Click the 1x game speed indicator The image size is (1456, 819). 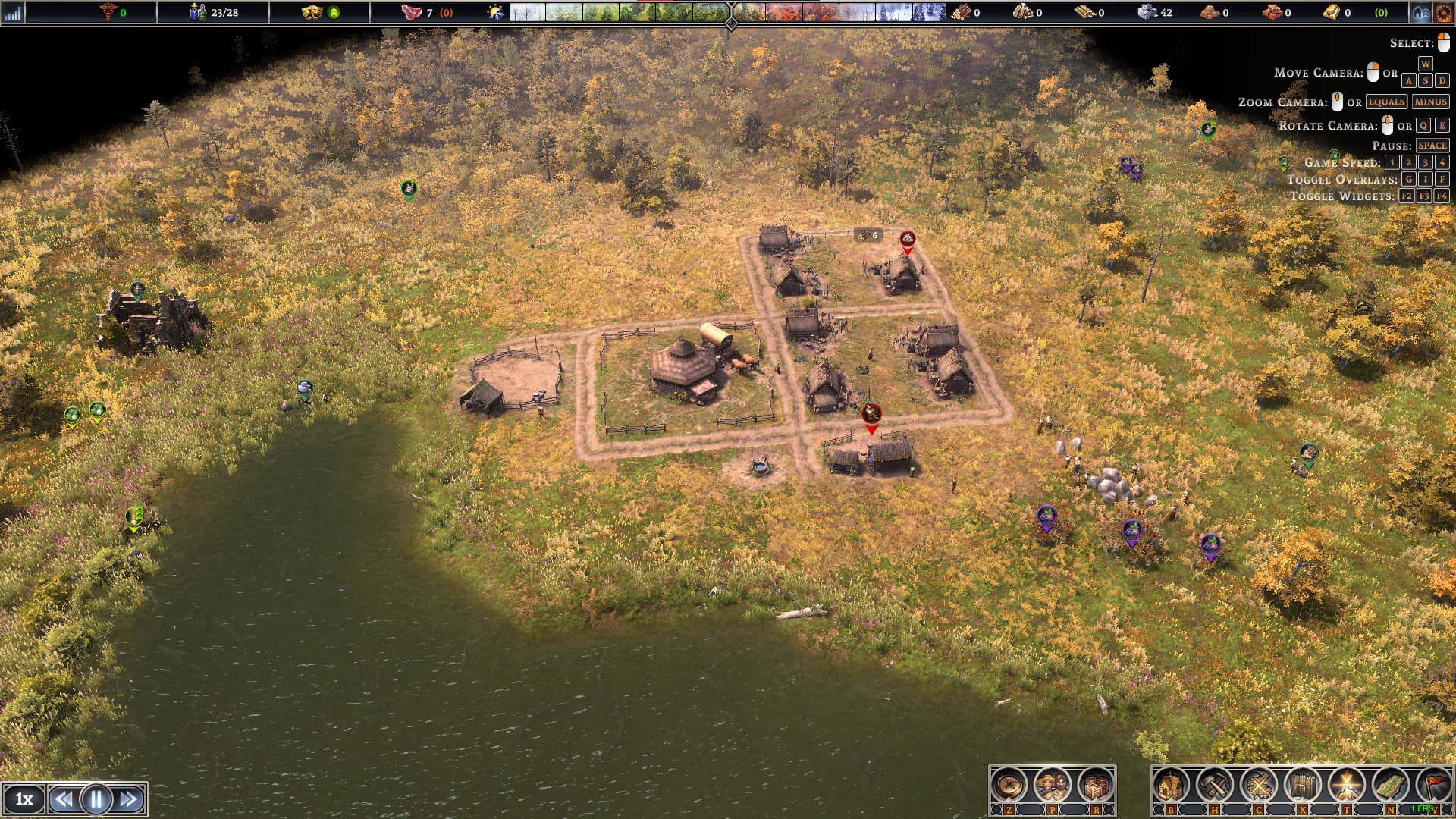click(24, 799)
